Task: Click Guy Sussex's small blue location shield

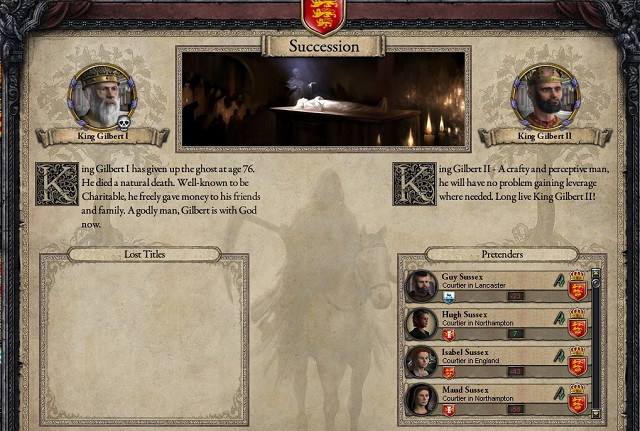Action: click(x=448, y=297)
